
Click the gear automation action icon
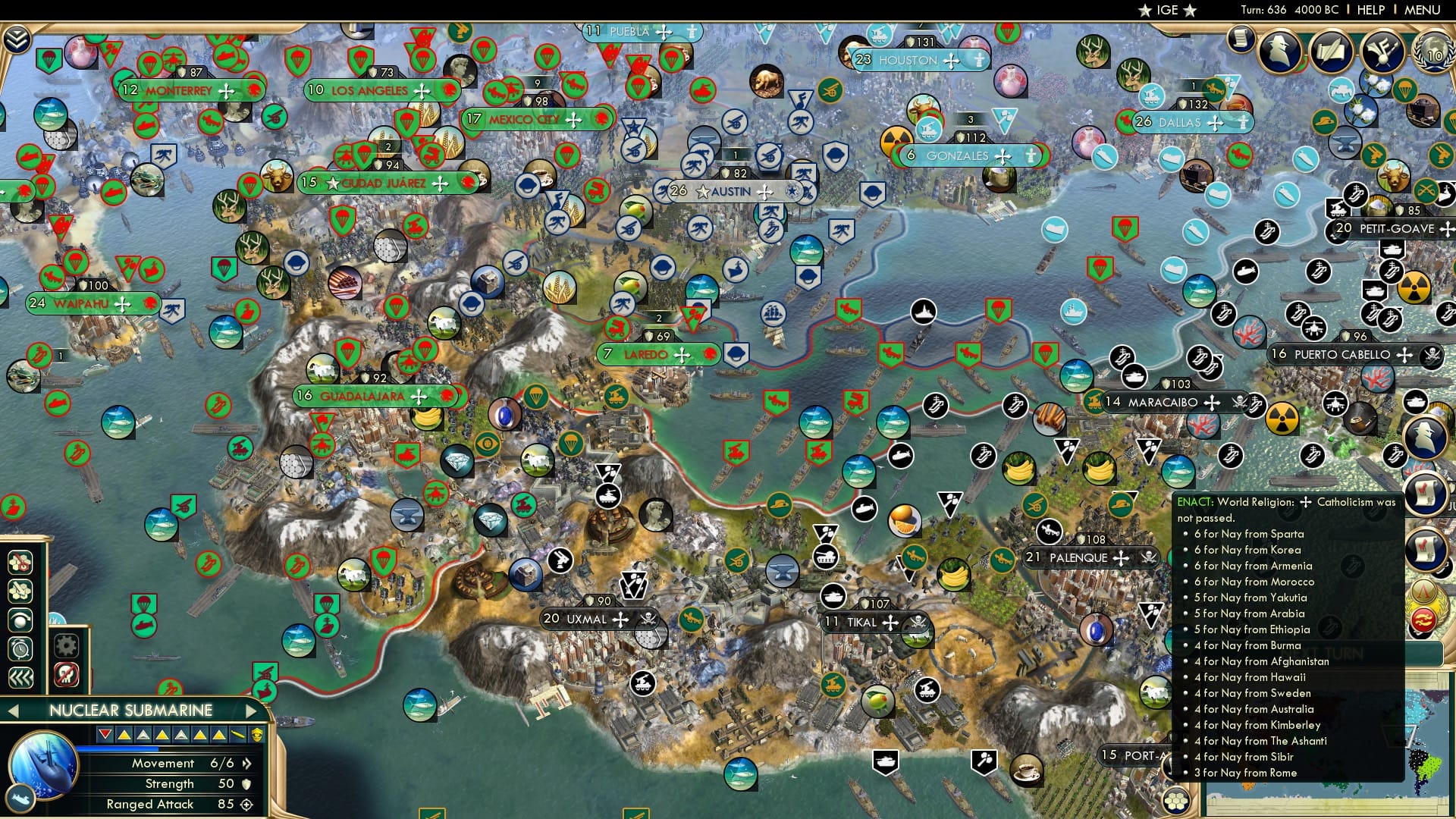pyautogui.click(x=67, y=645)
